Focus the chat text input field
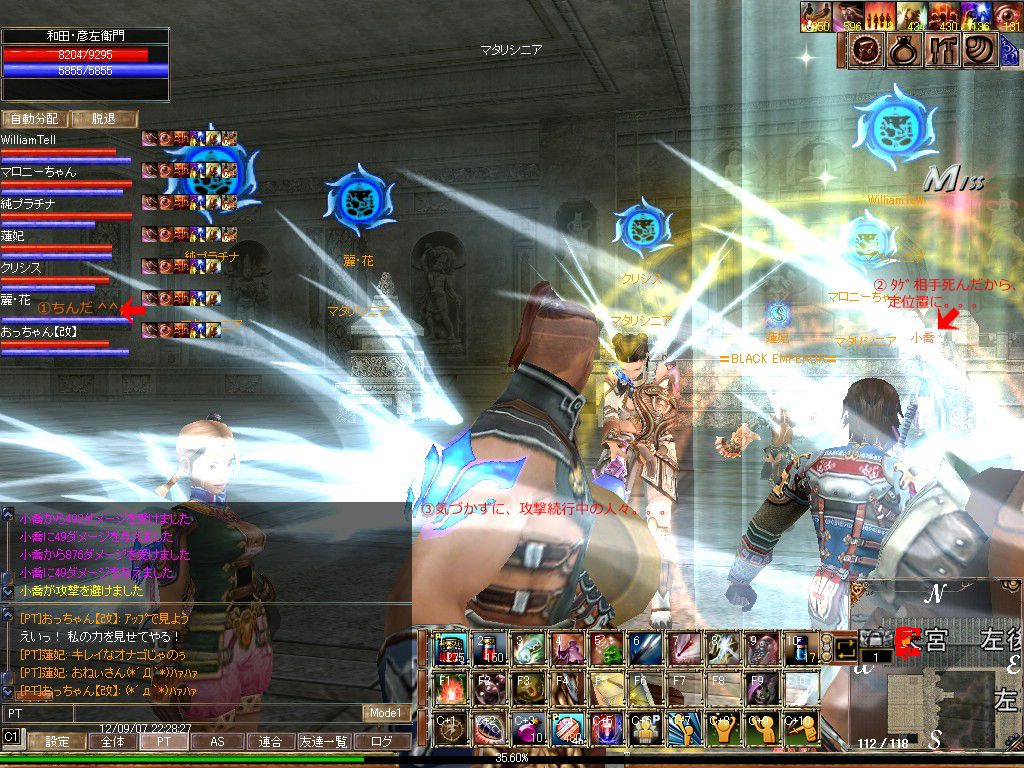This screenshot has width=1024, height=768. (180, 713)
